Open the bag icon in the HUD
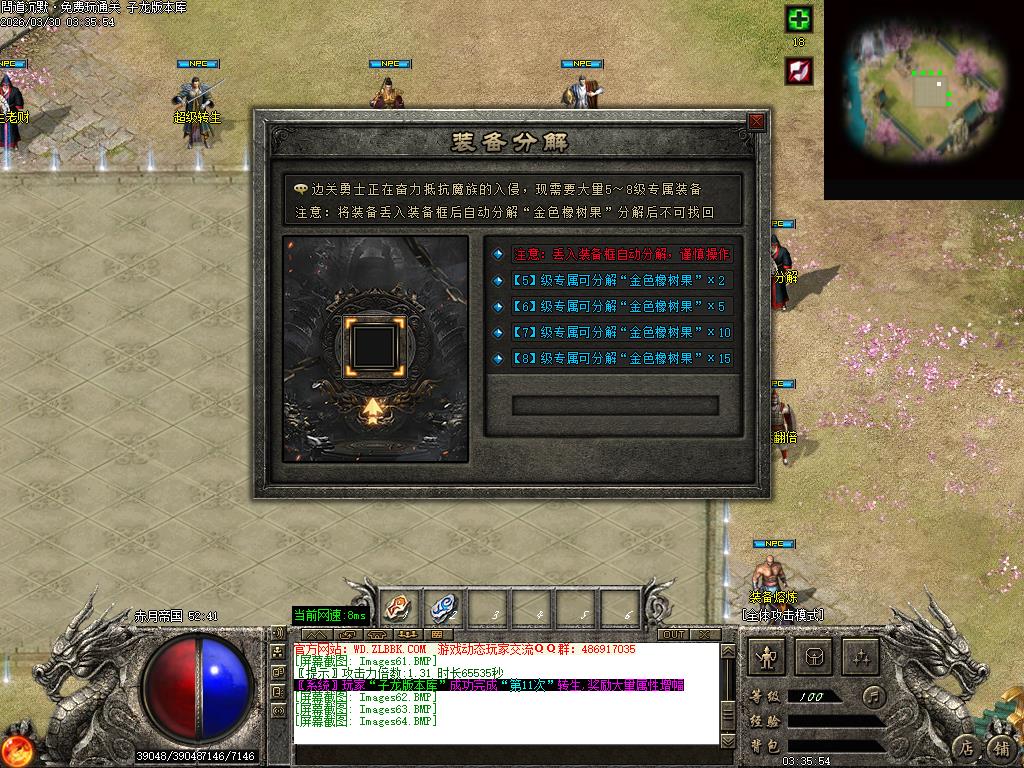The image size is (1024, 768). coord(815,657)
